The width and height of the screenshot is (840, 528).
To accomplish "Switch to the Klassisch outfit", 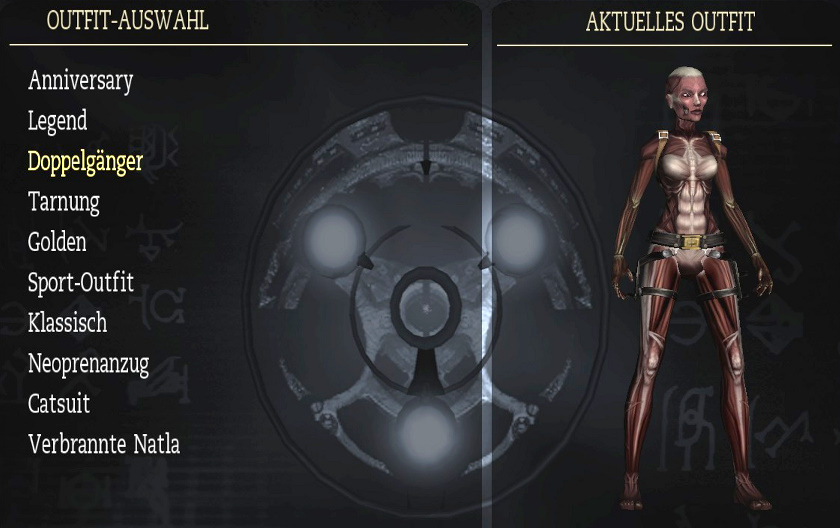I will pos(67,323).
